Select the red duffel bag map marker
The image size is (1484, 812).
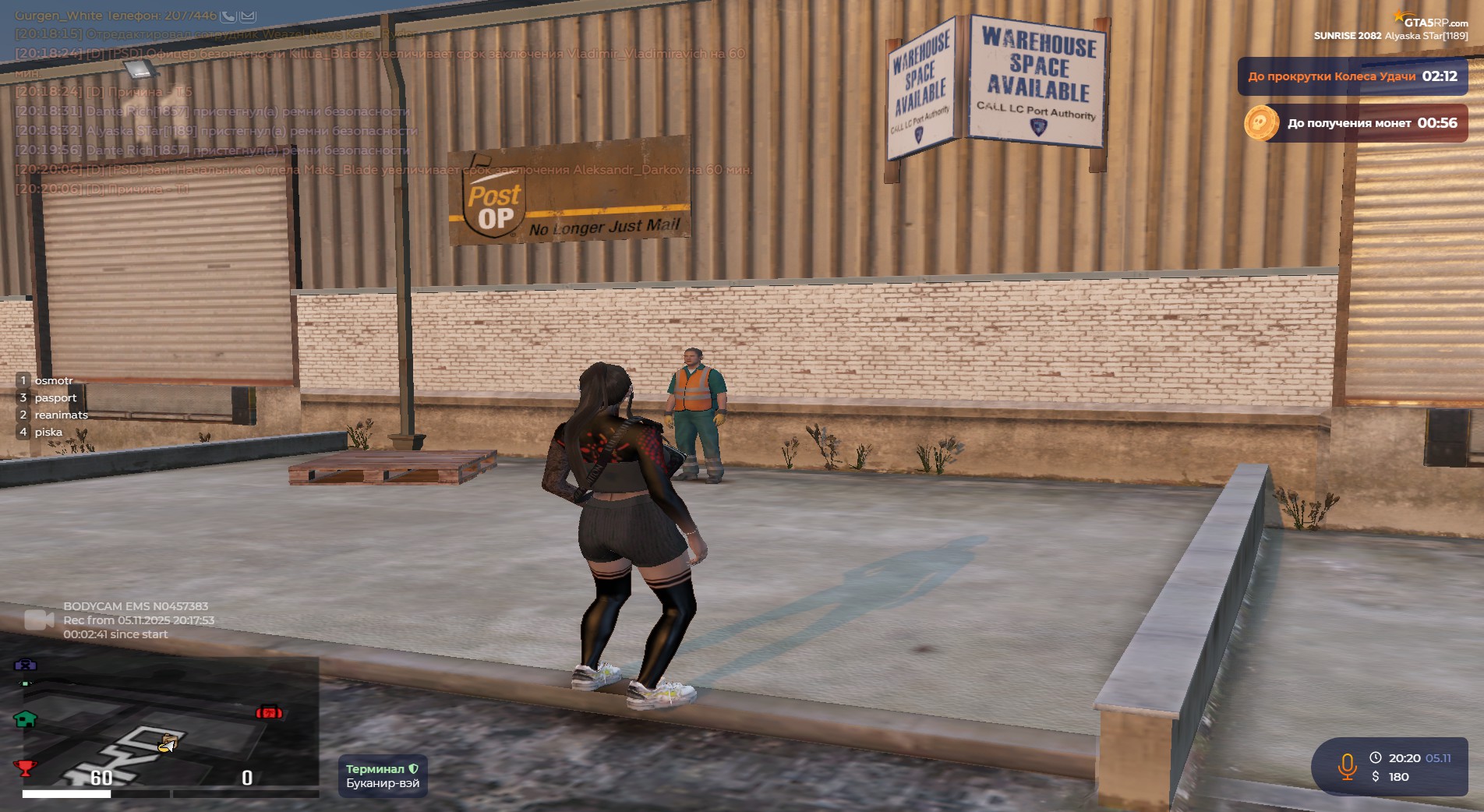point(269,711)
